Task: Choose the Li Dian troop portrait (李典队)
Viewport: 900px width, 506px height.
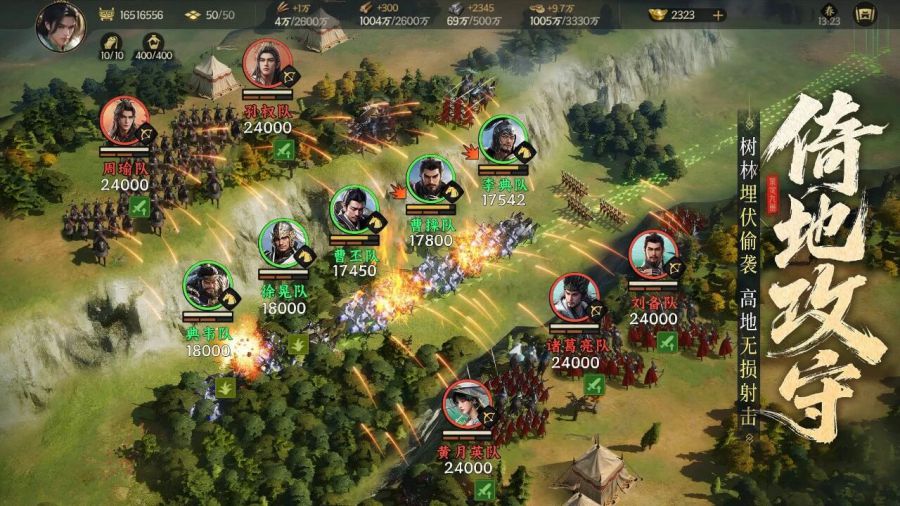Action: [503, 140]
